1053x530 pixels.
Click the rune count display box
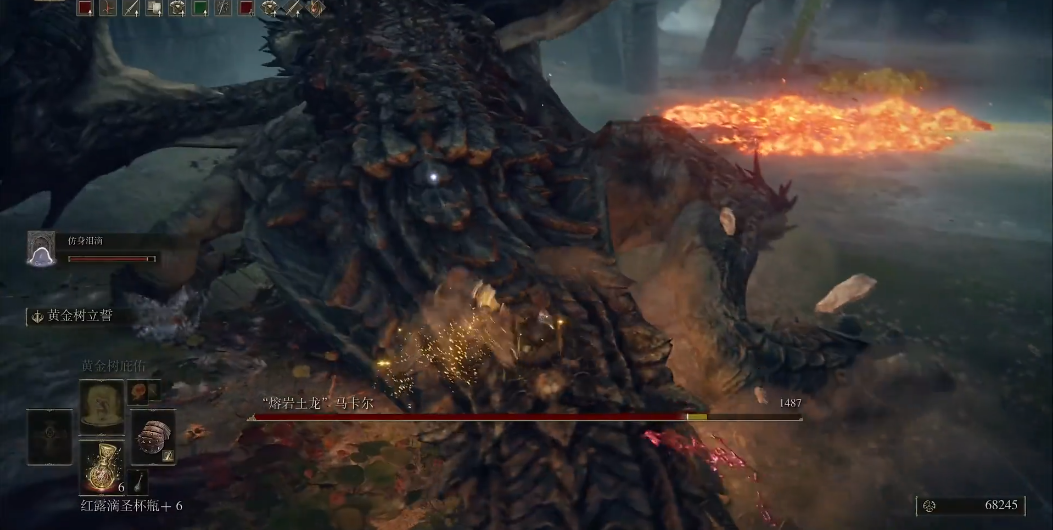point(970,506)
